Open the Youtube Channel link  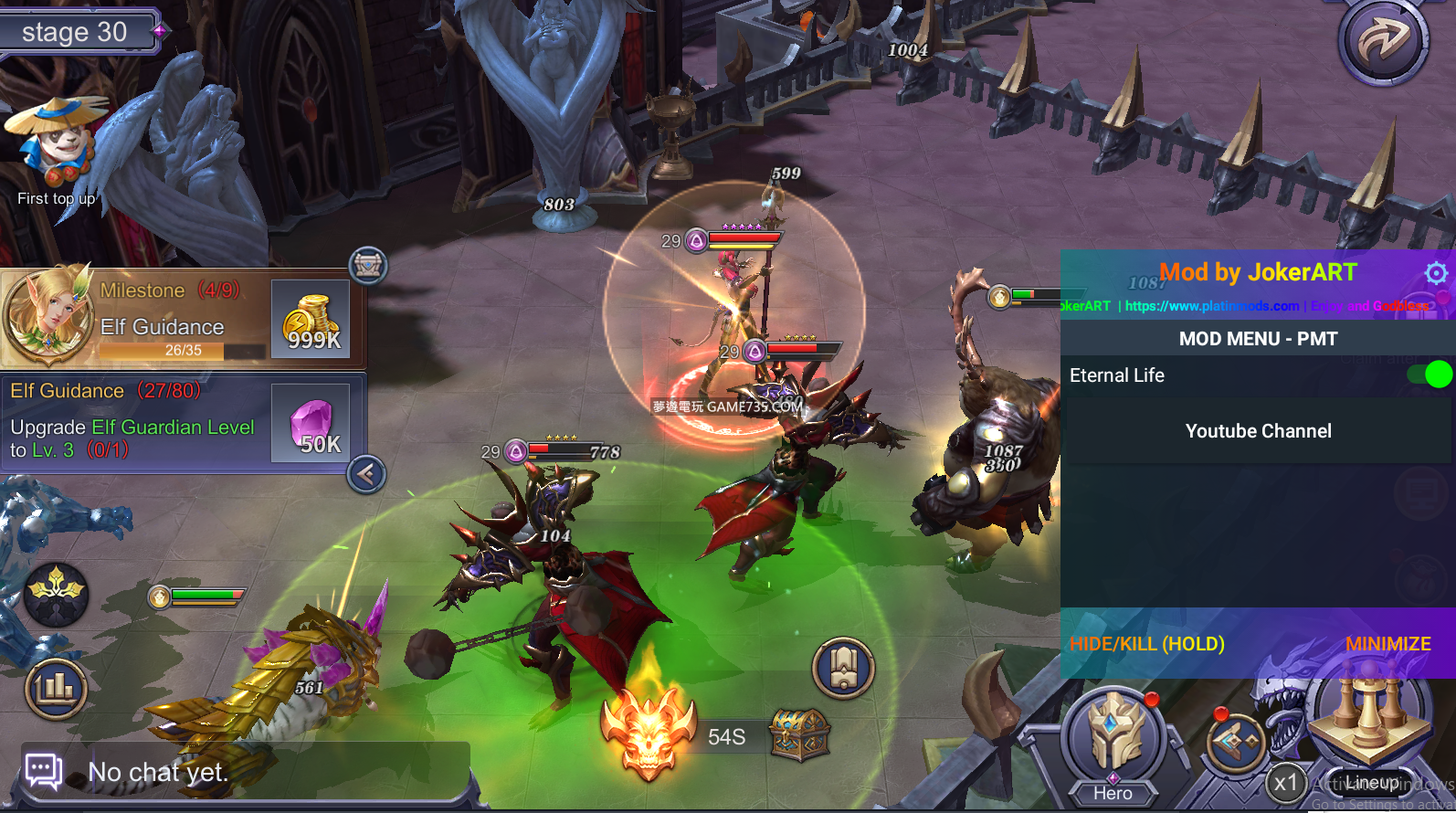click(x=1258, y=431)
